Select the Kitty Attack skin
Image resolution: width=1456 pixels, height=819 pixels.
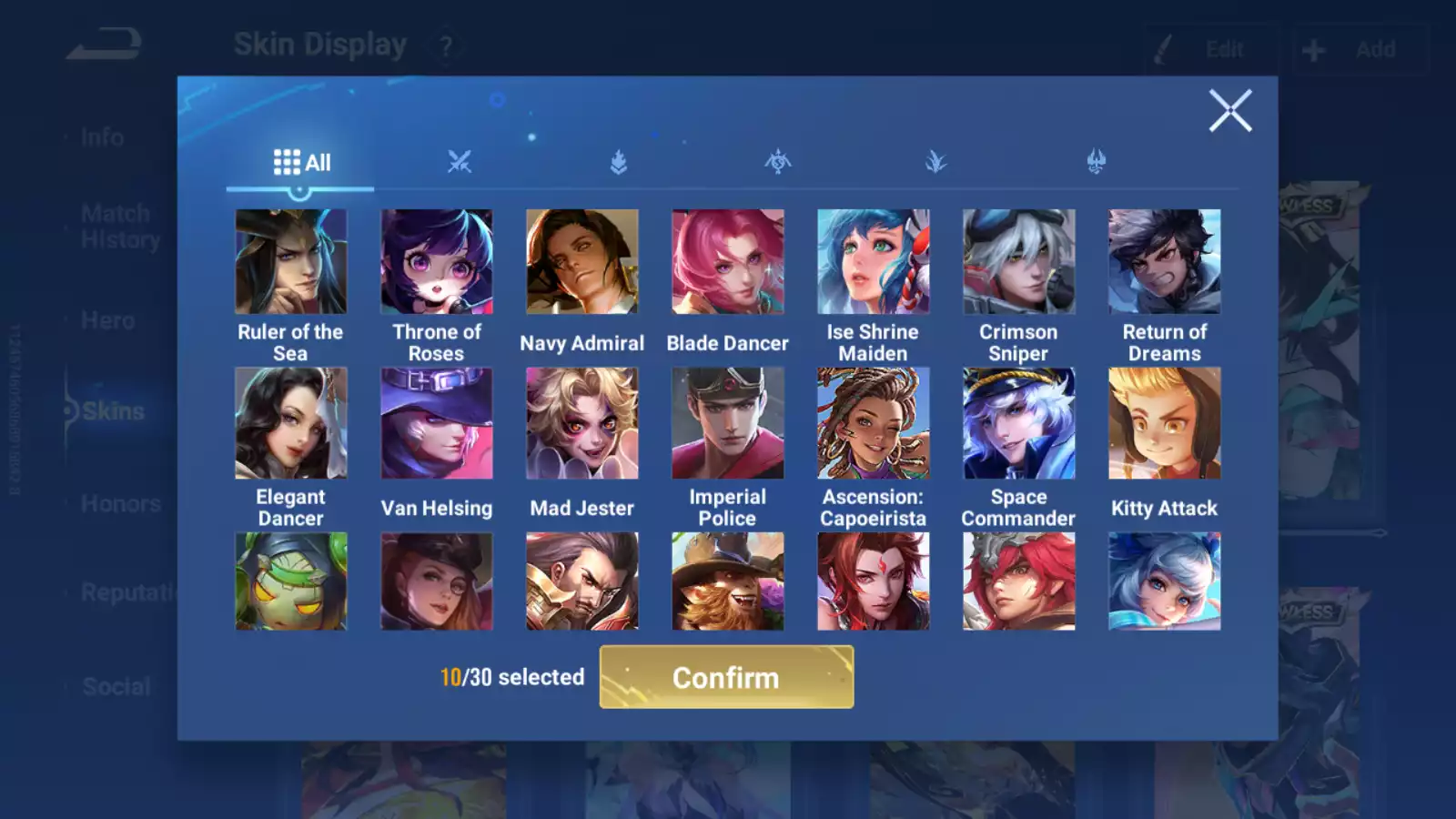[x=1164, y=423]
